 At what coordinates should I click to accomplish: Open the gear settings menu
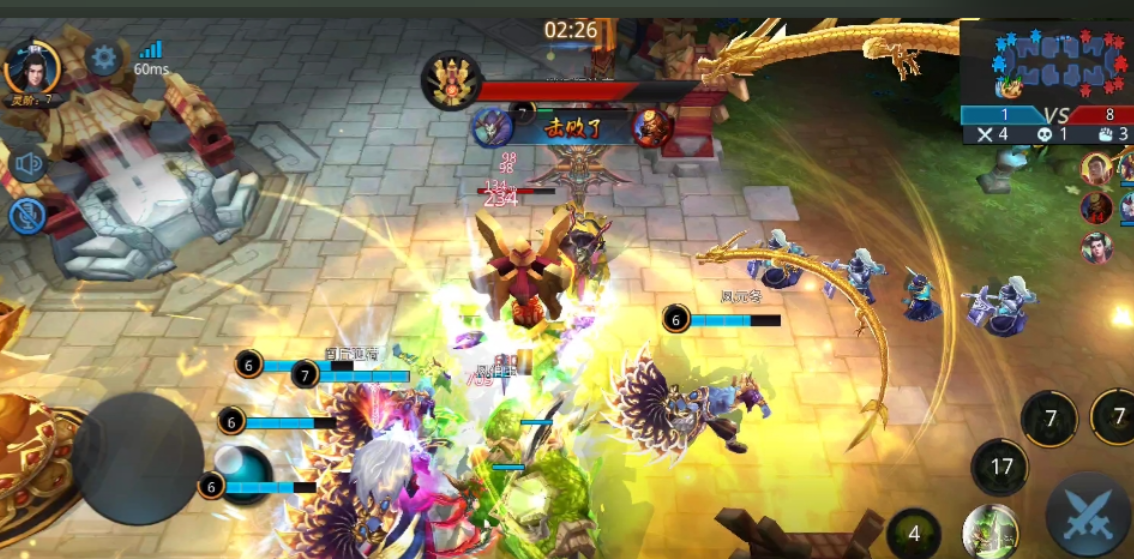pos(104,58)
